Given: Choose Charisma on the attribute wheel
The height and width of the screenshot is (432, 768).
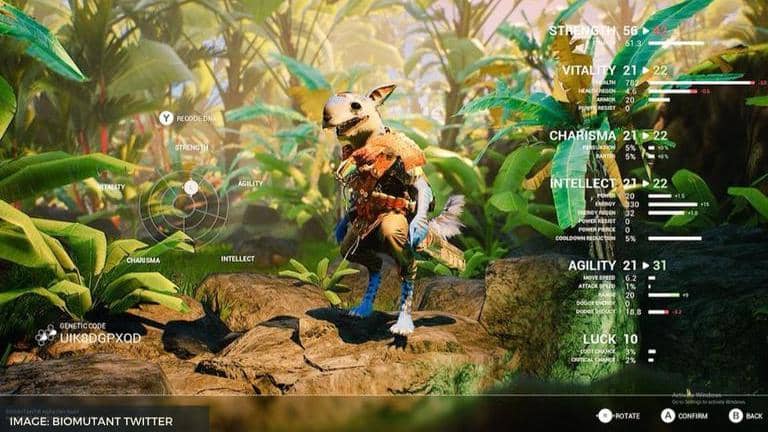Looking at the screenshot, I should click(142, 259).
